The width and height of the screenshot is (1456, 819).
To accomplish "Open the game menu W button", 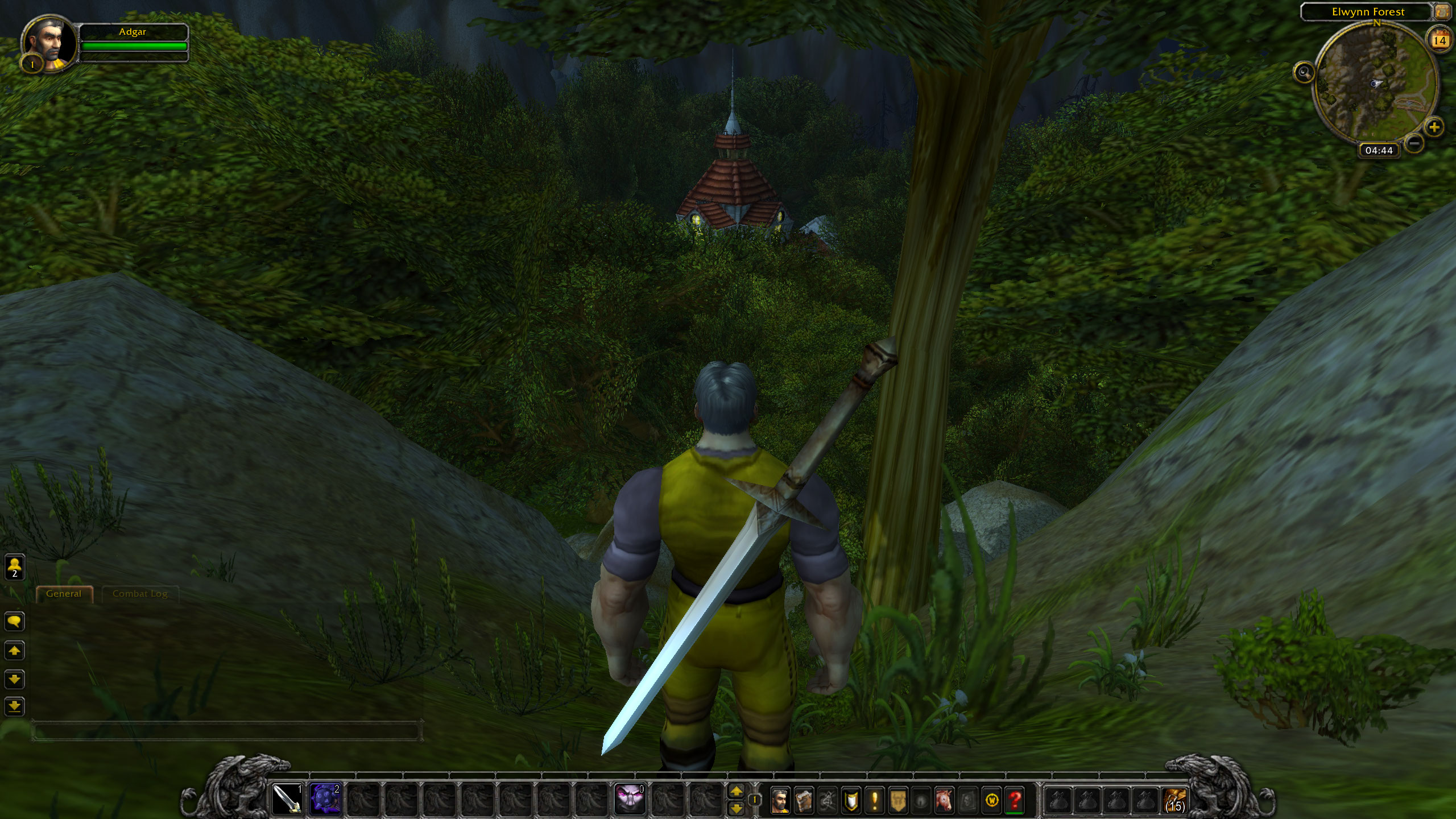I will tap(992, 801).
